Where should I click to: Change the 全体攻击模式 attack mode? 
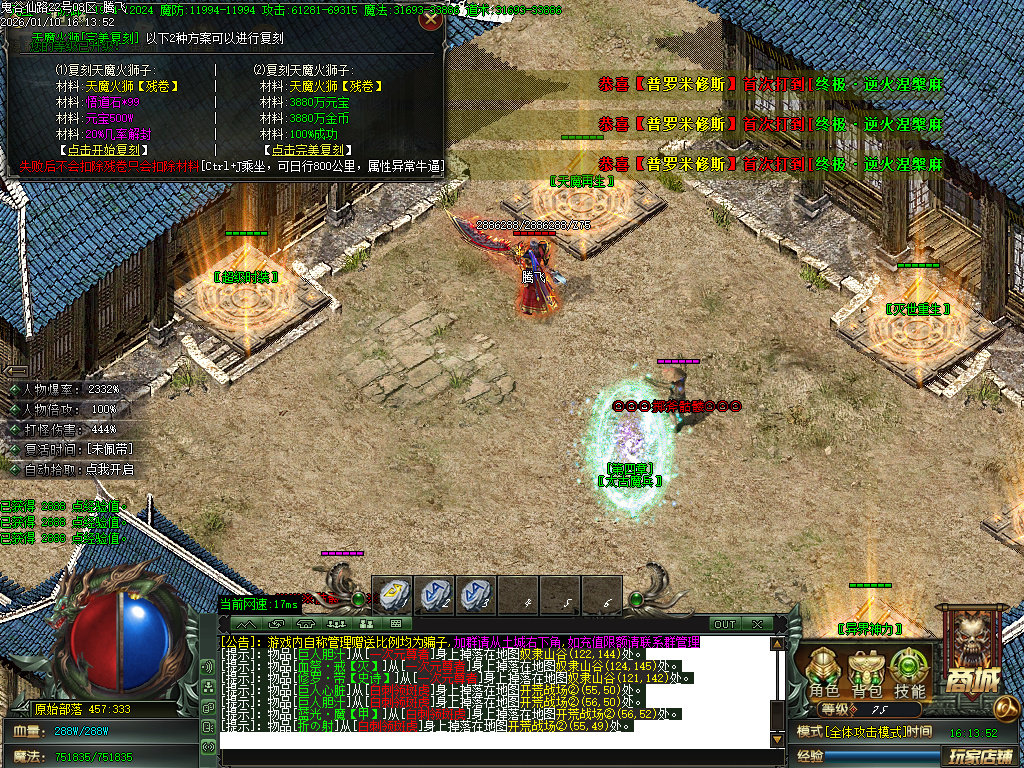(x=869, y=732)
